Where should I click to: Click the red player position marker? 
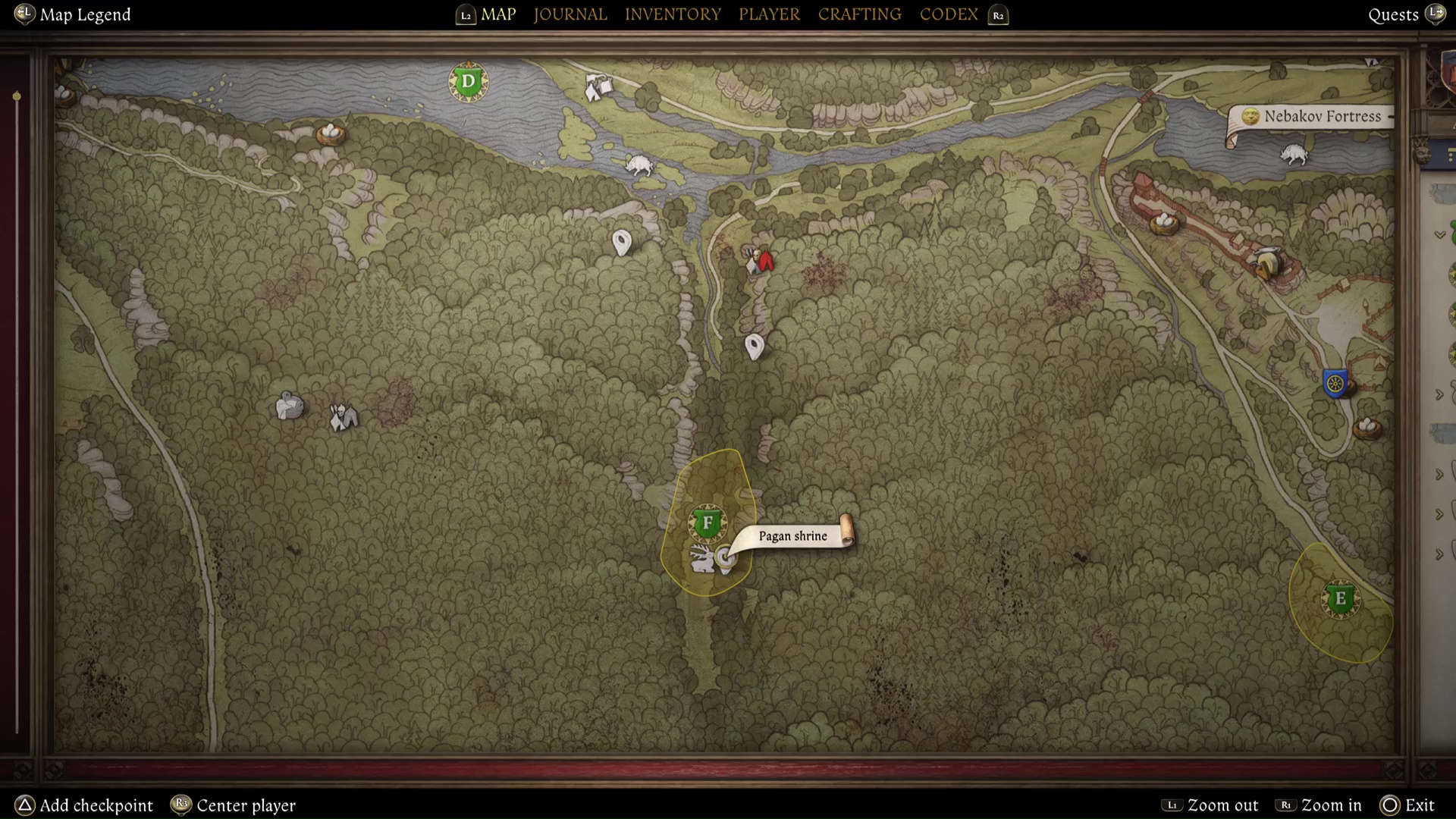766,262
